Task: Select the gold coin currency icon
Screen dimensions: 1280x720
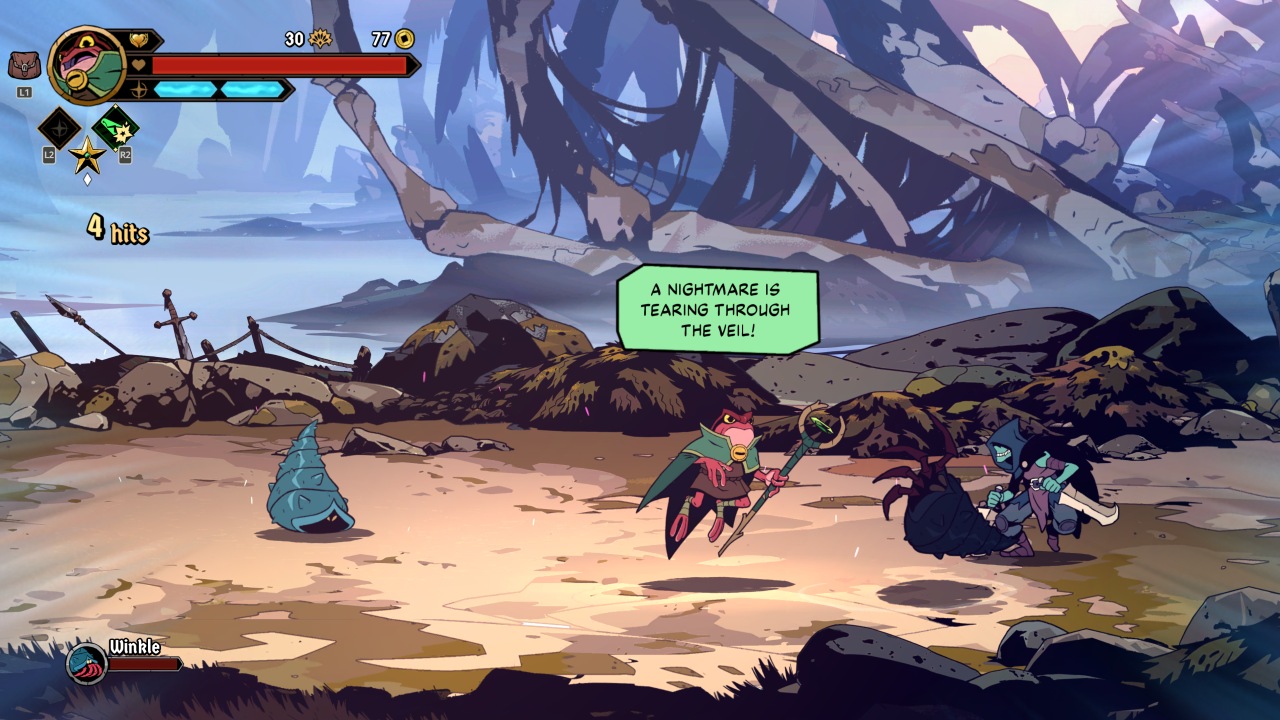Action: 405,39
